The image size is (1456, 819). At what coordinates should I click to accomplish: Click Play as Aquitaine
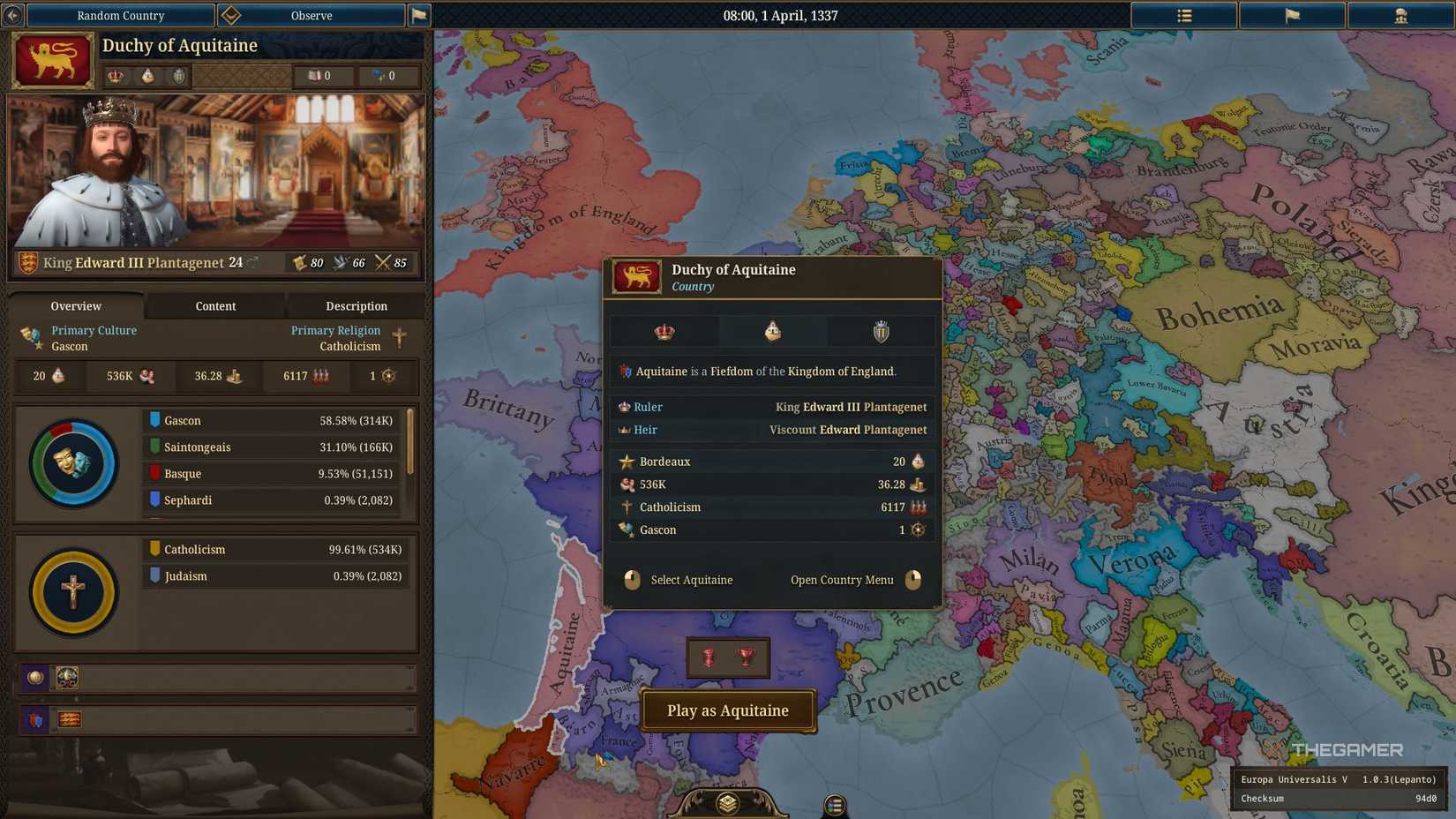point(728,710)
